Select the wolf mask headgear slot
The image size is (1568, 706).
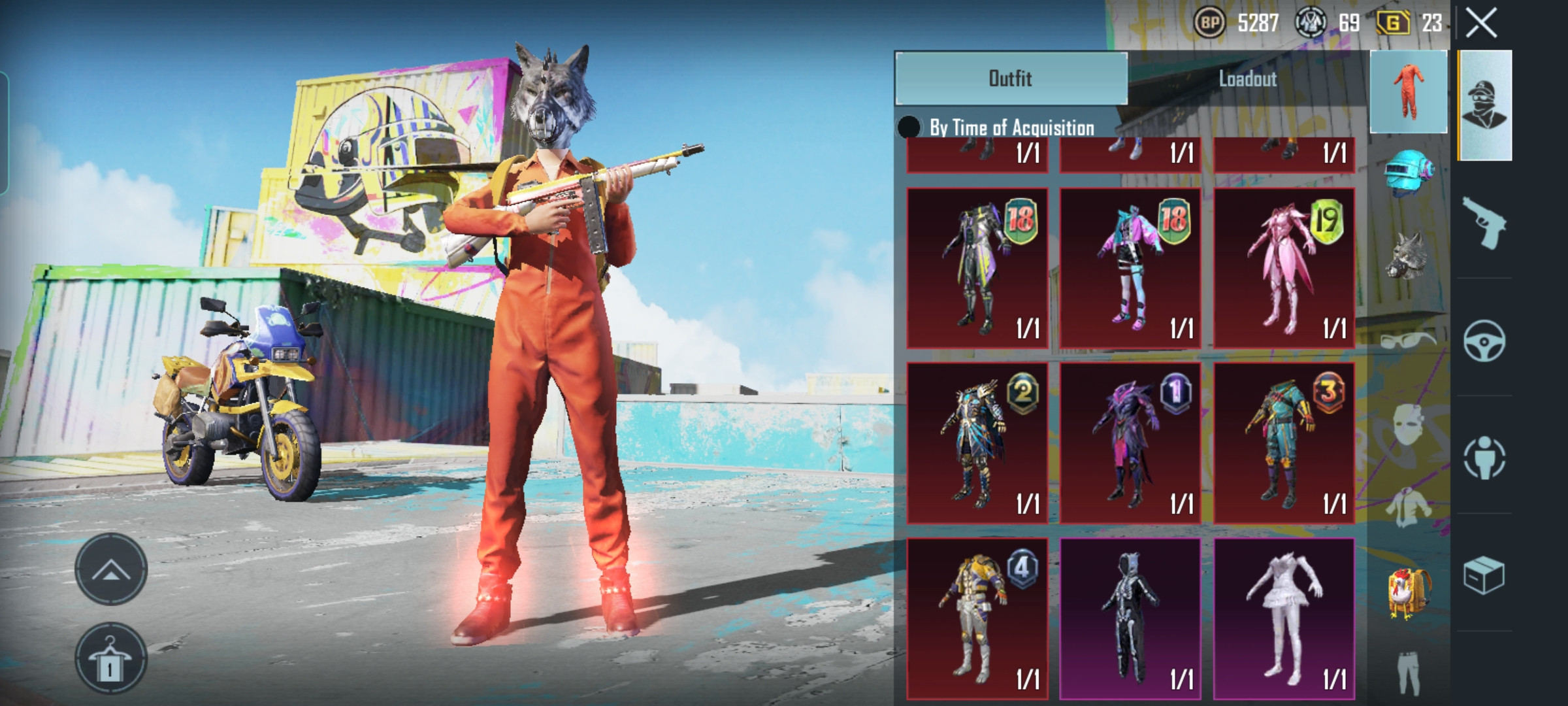(1408, 254)
